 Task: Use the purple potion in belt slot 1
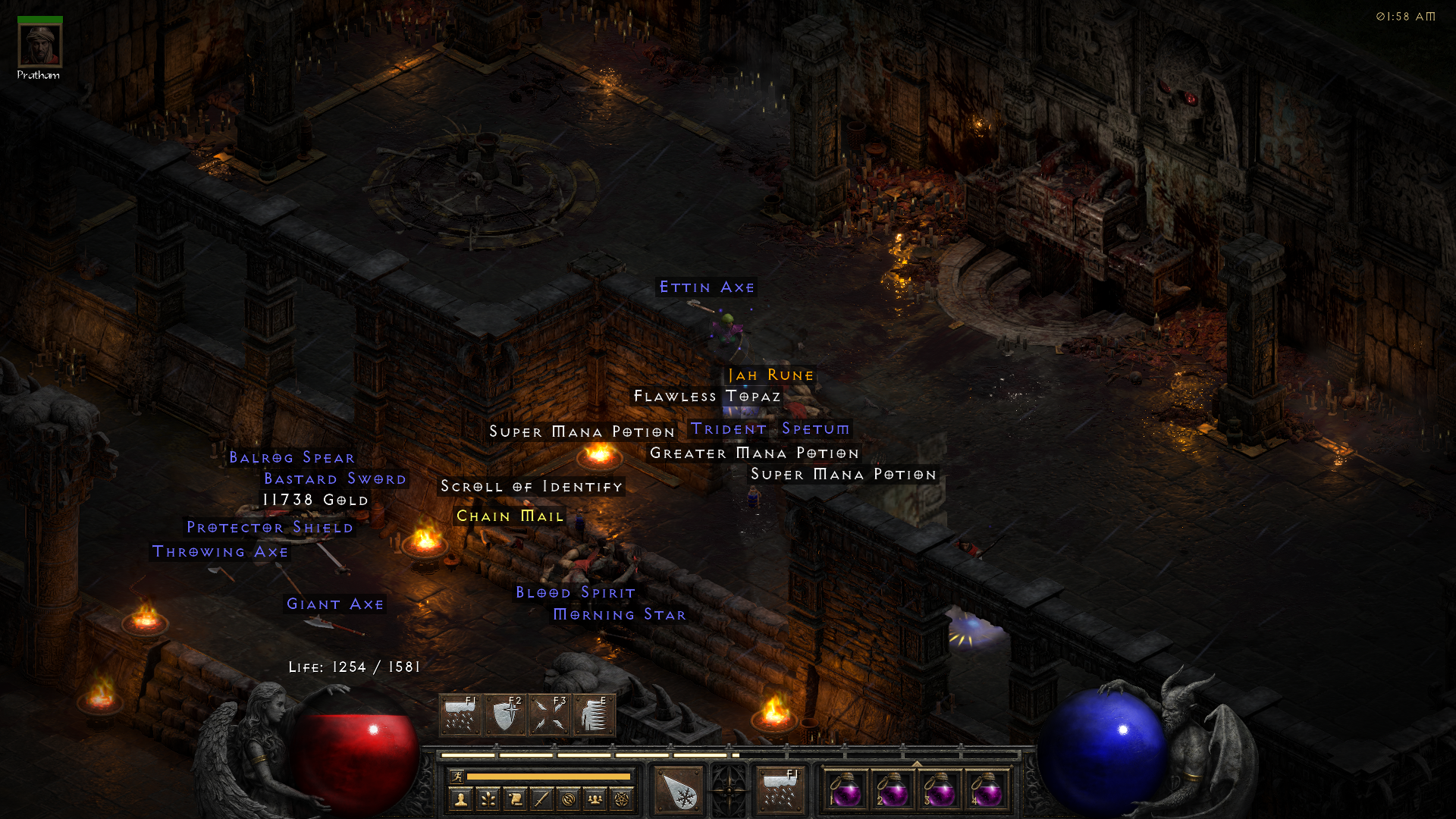846,791
